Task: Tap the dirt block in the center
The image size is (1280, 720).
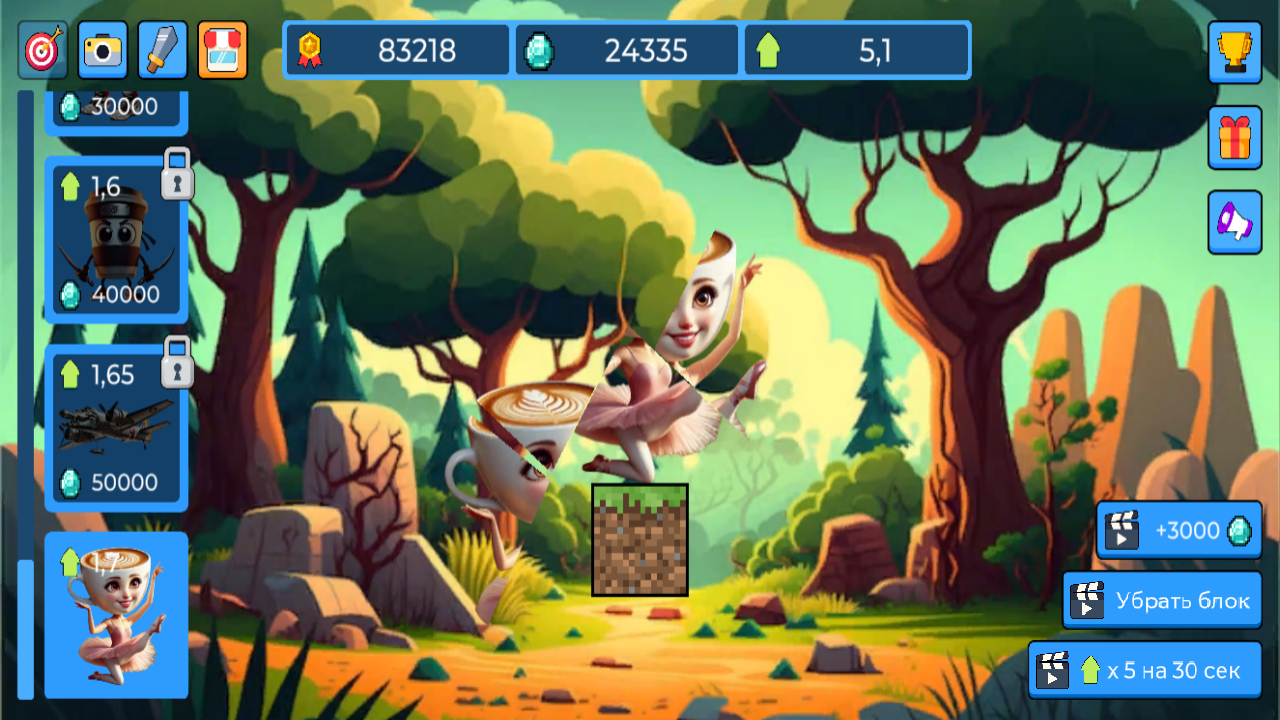Action: [640, 540]
